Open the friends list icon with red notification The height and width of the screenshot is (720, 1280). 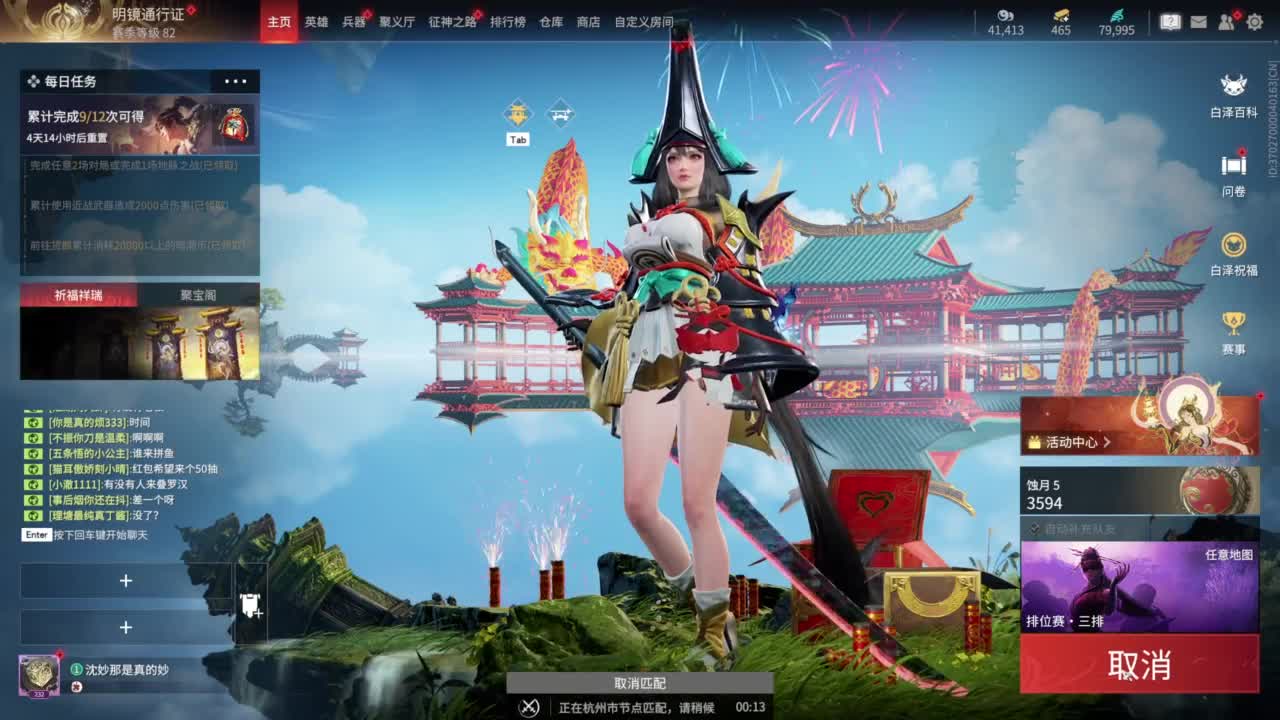pos(1228,20)
